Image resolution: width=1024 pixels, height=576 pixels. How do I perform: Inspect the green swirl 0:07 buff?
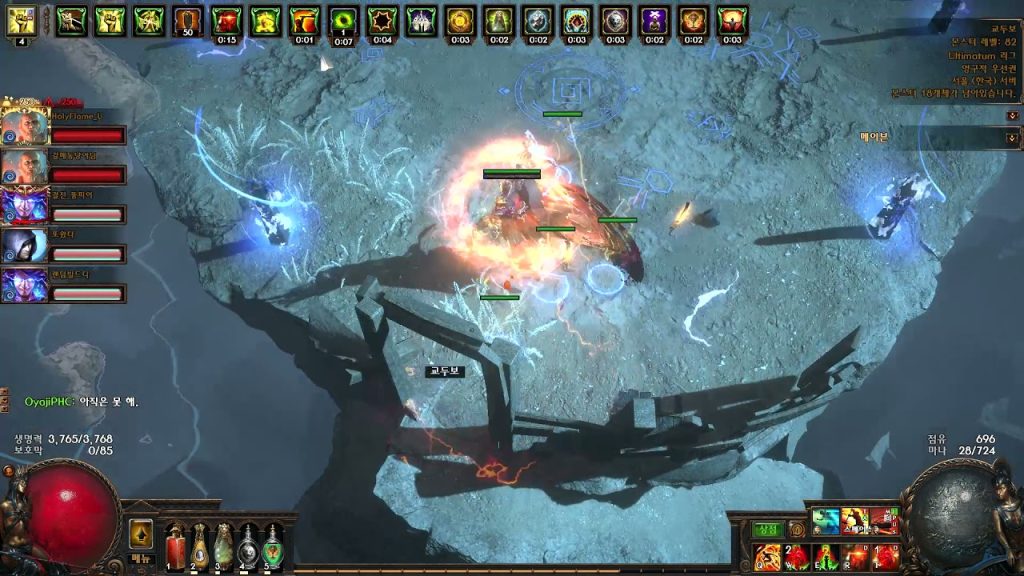point(343,20)
